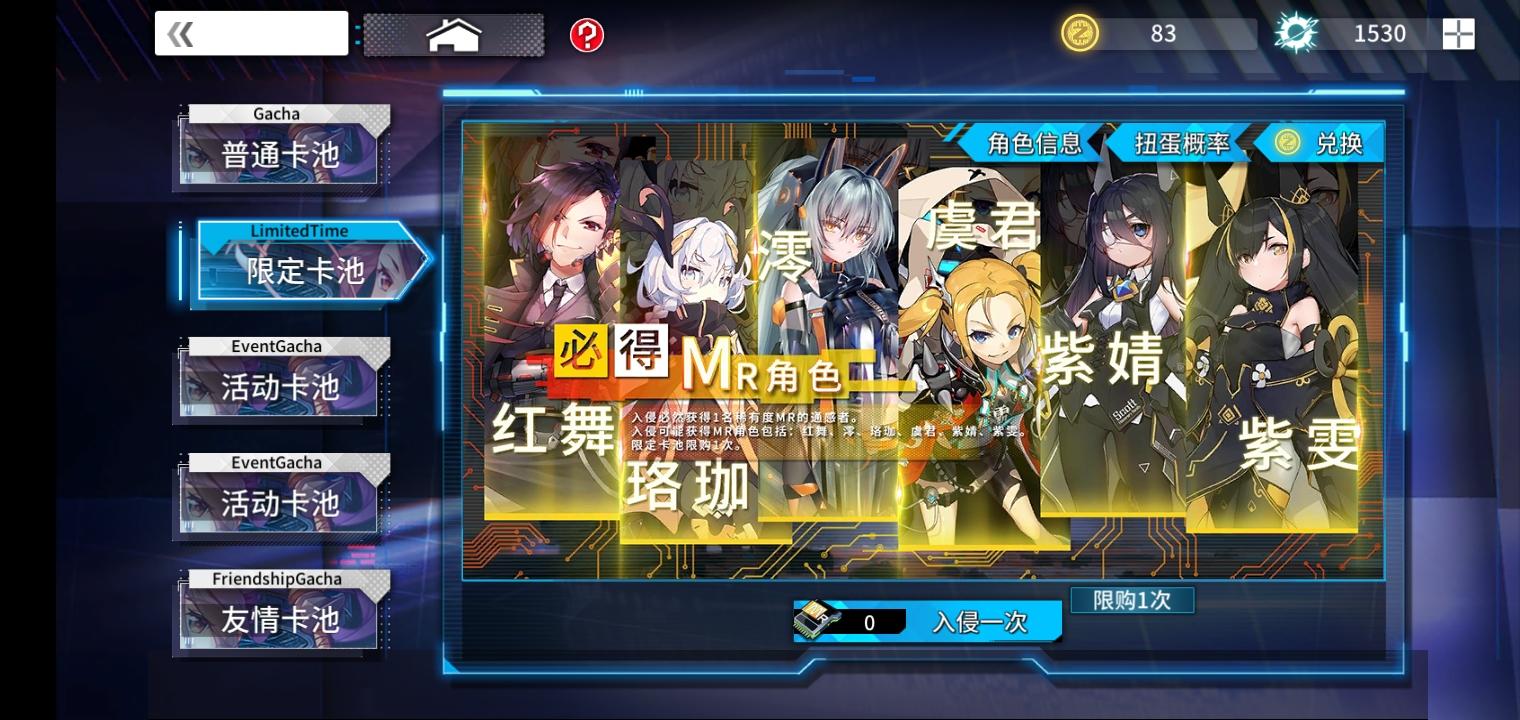Screen dimensions: 1520x720
Task: Click the chip icon on the summon button
Action: click(x=818, y=620)
